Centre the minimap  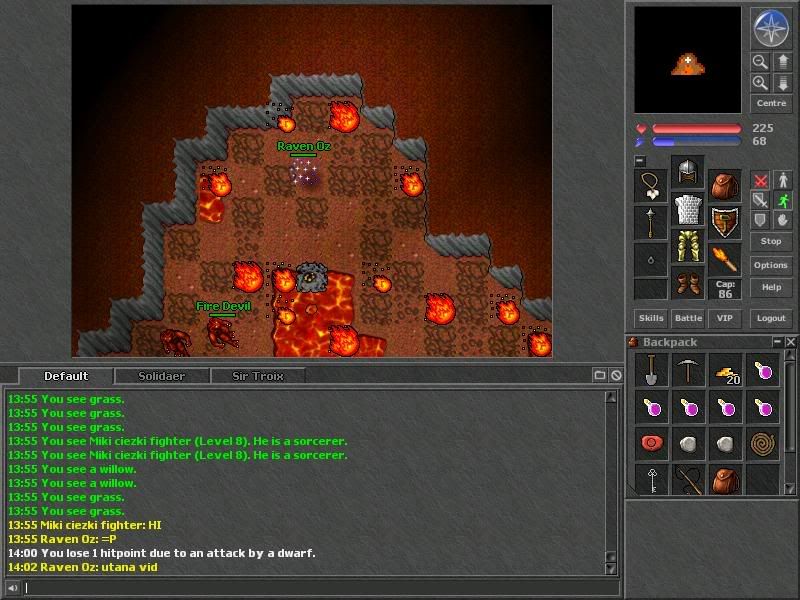point(771,103)
